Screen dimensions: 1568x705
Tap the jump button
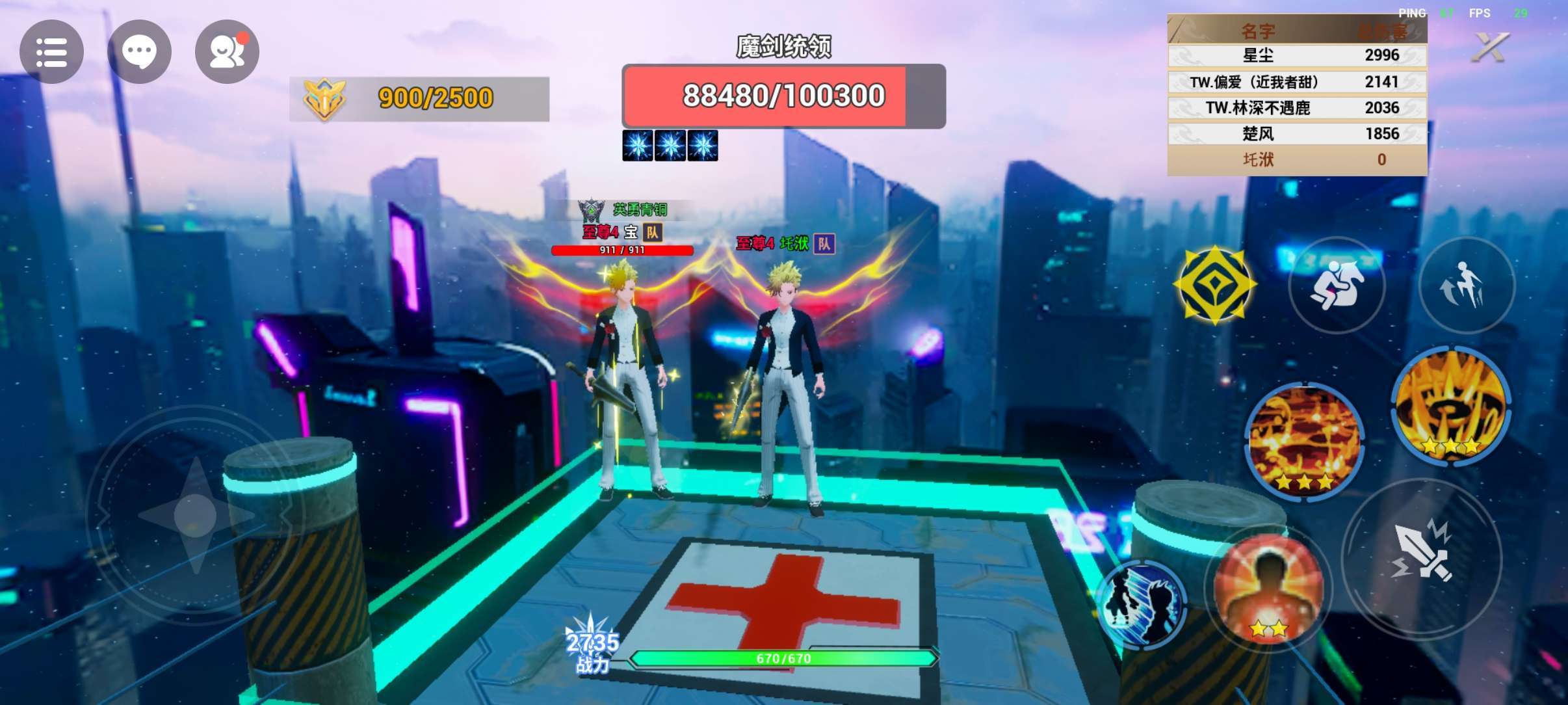1465,285
